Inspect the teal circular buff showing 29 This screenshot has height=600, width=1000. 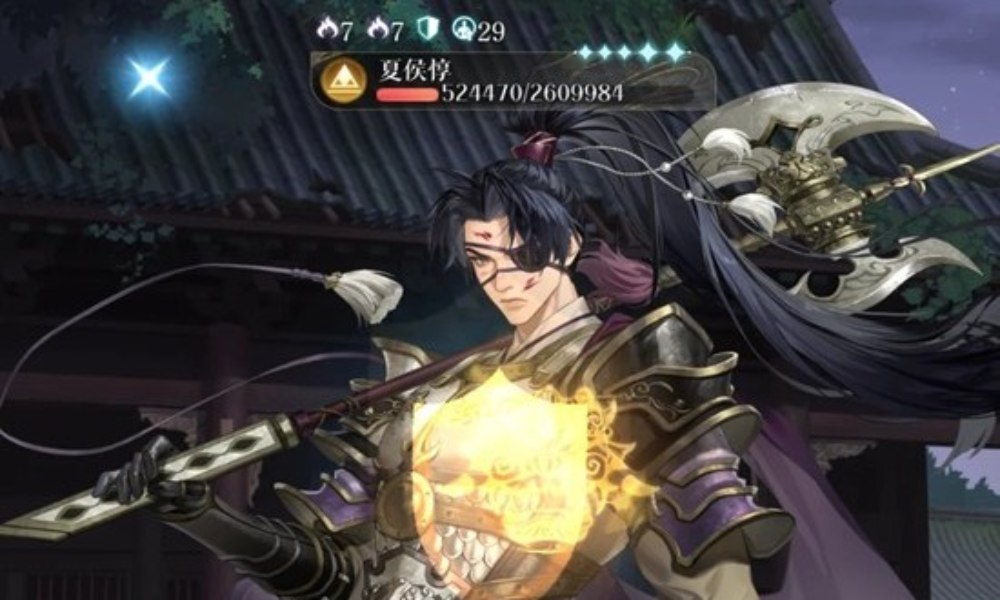pos(463,31)
